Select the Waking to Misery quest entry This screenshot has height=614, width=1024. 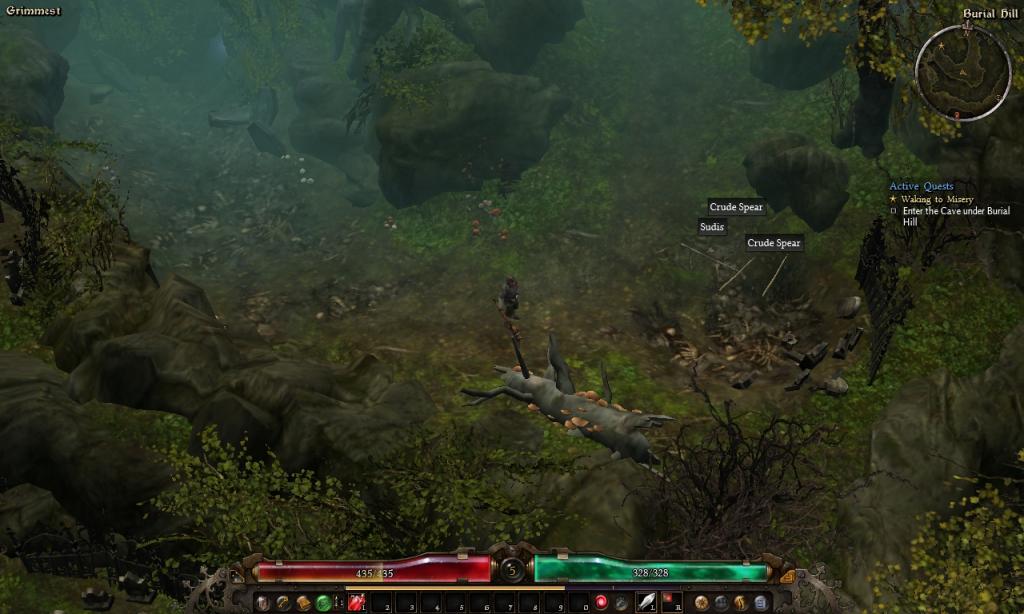pos(930,199)
